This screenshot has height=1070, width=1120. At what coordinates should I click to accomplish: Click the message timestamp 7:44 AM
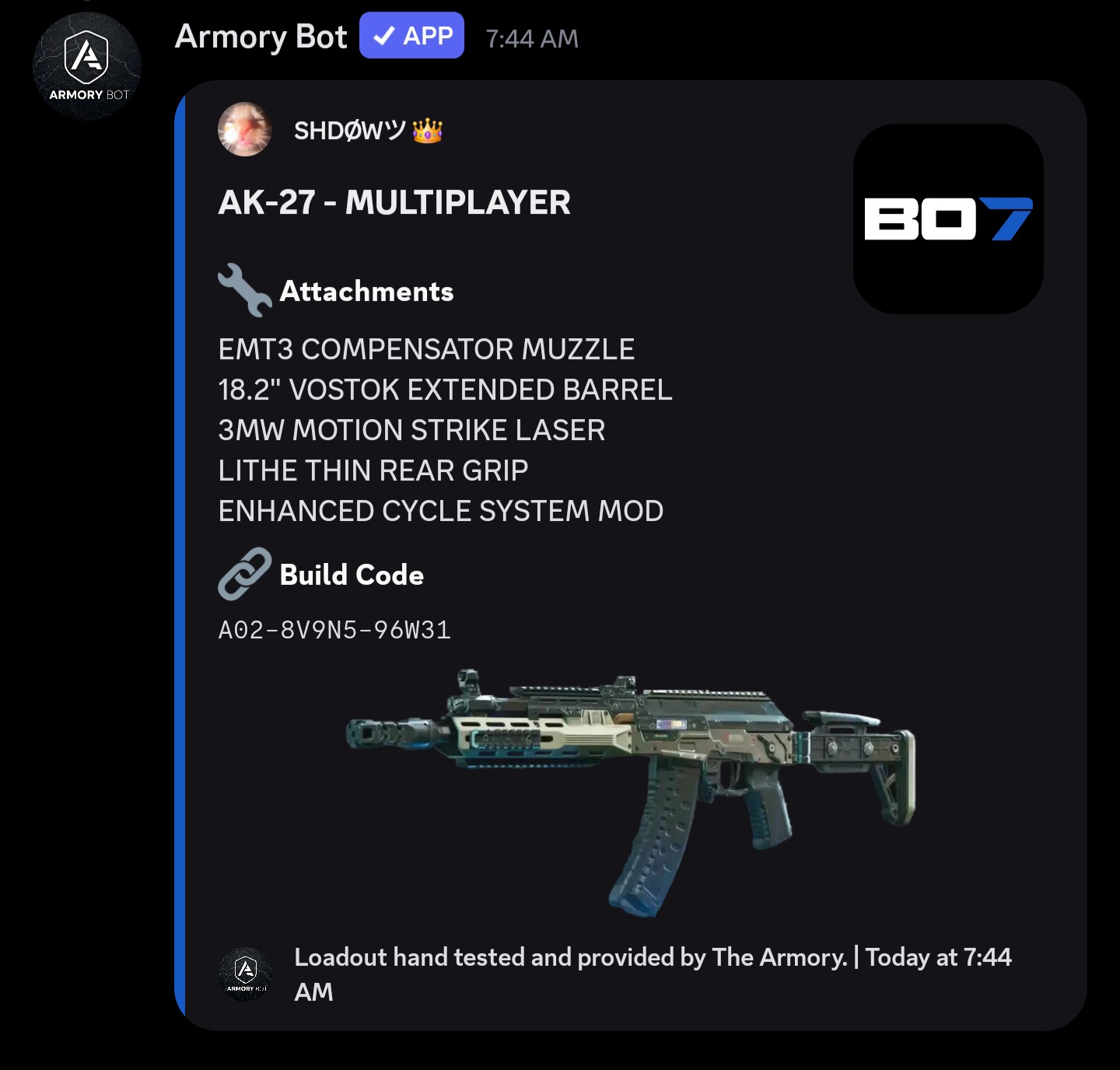click(532, 37)
